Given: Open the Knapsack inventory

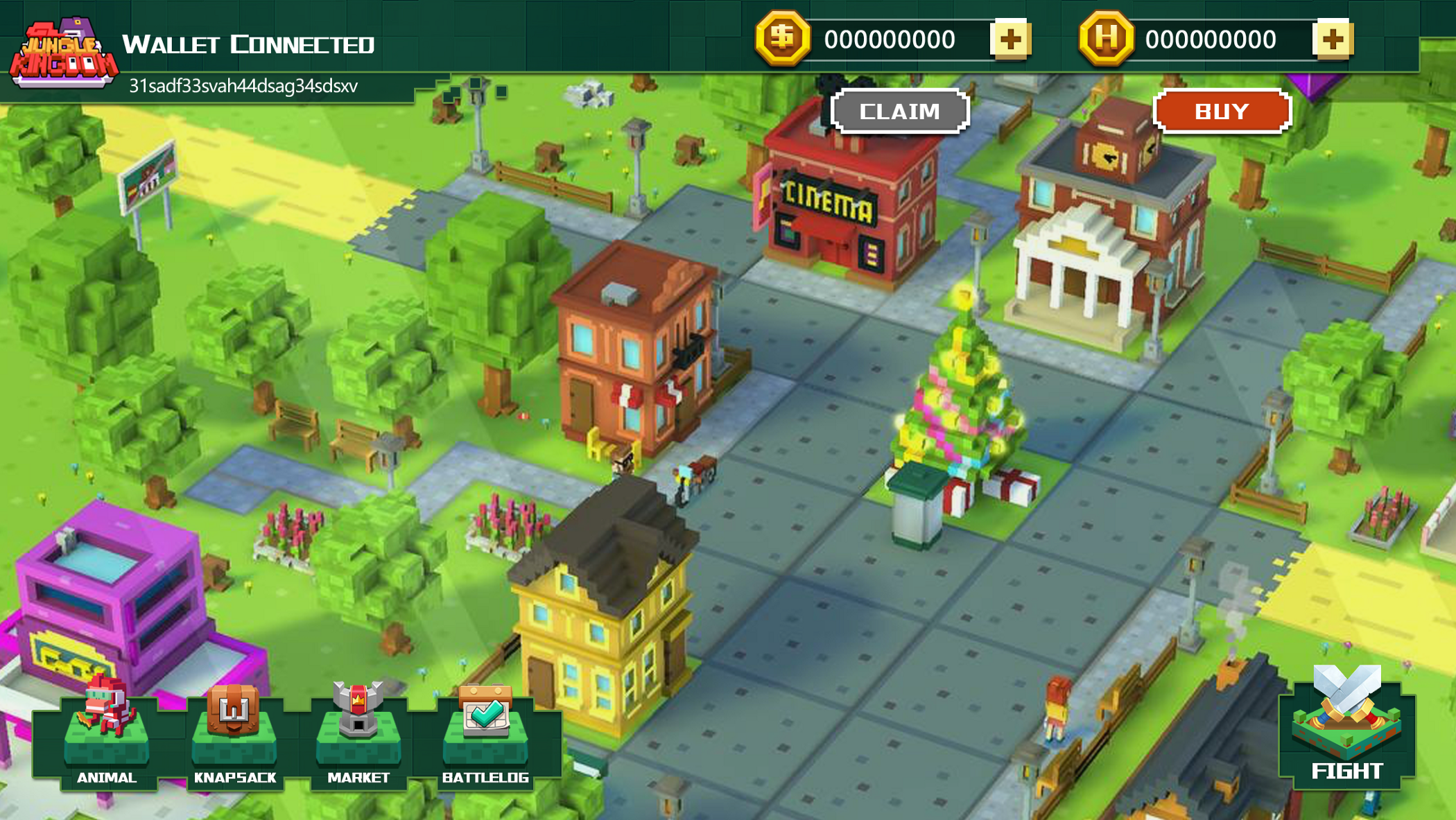Looking at the screenshot, I should click(x=234, y=738).
